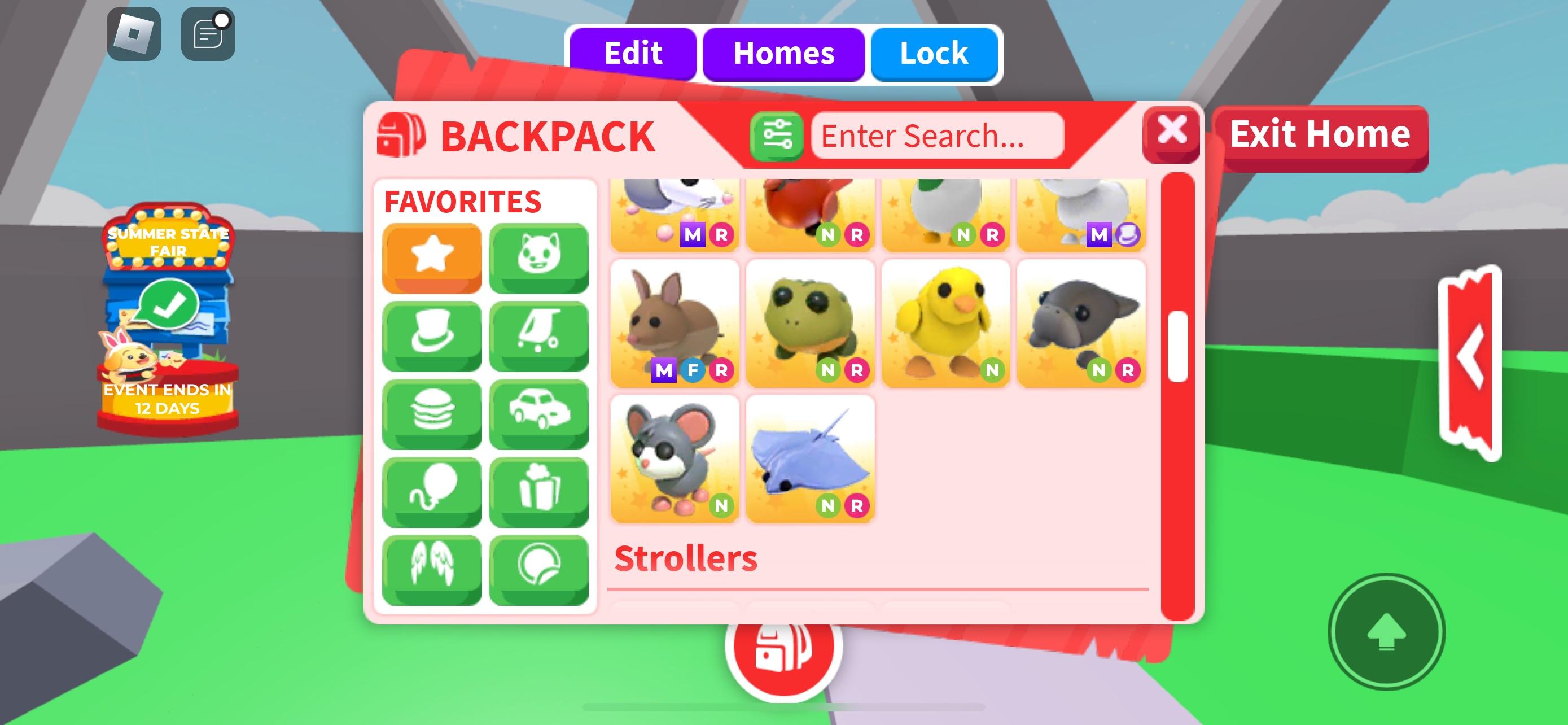Switch to the Homes tab

click(x=784, y=54)
